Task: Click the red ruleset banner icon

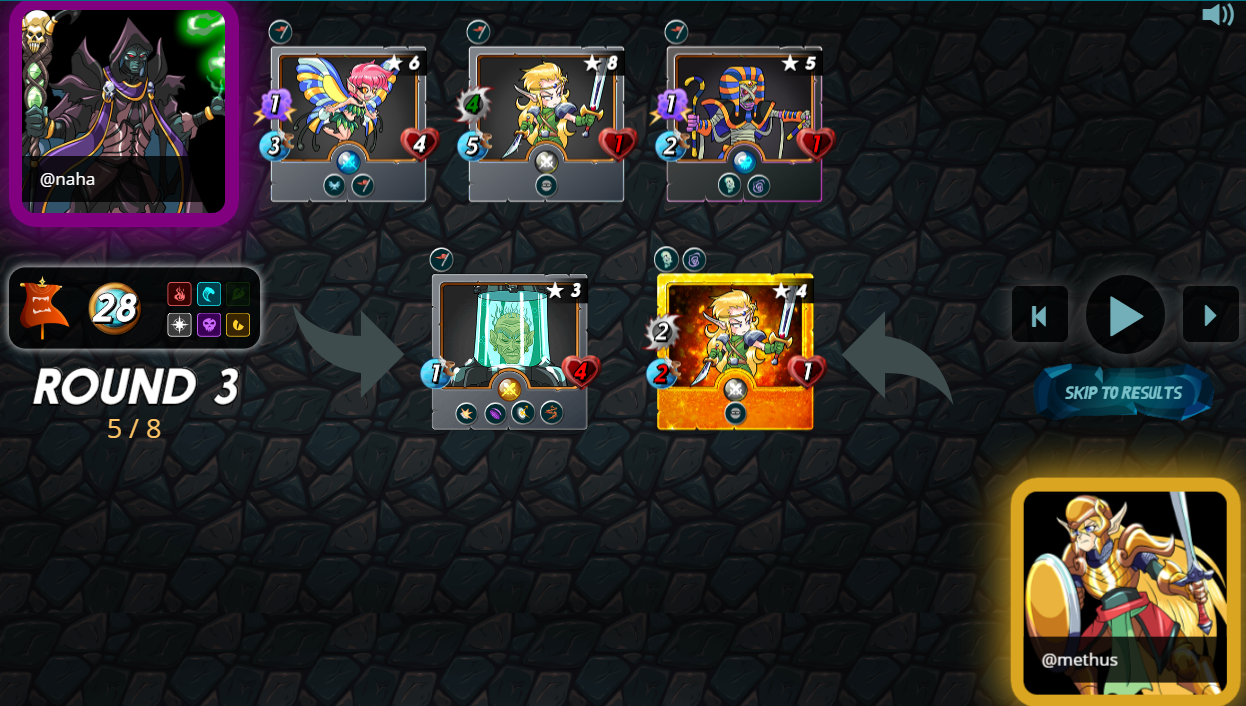Action: point(44,307)
